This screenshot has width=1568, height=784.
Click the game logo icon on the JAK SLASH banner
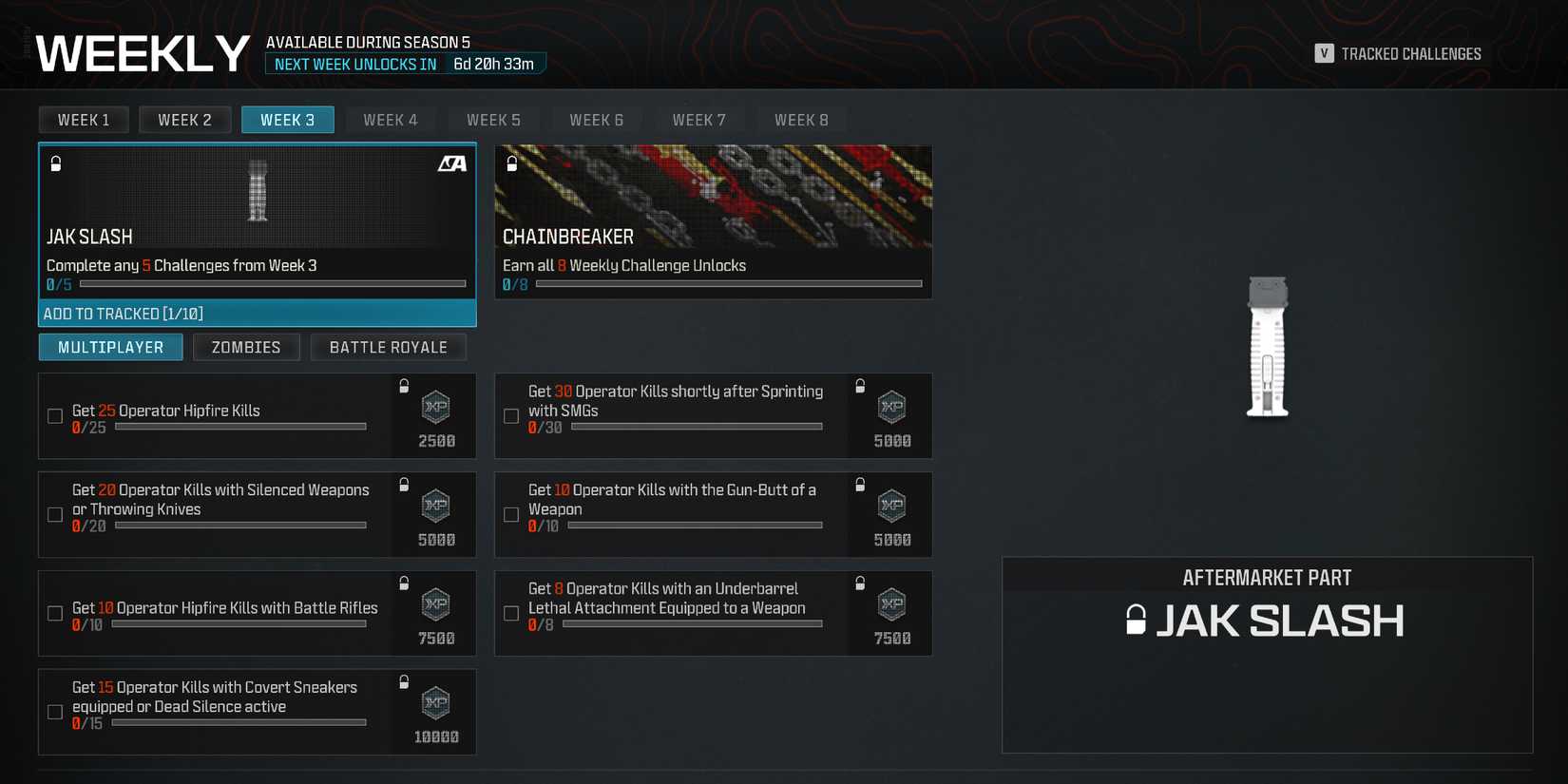pos(453,163)
